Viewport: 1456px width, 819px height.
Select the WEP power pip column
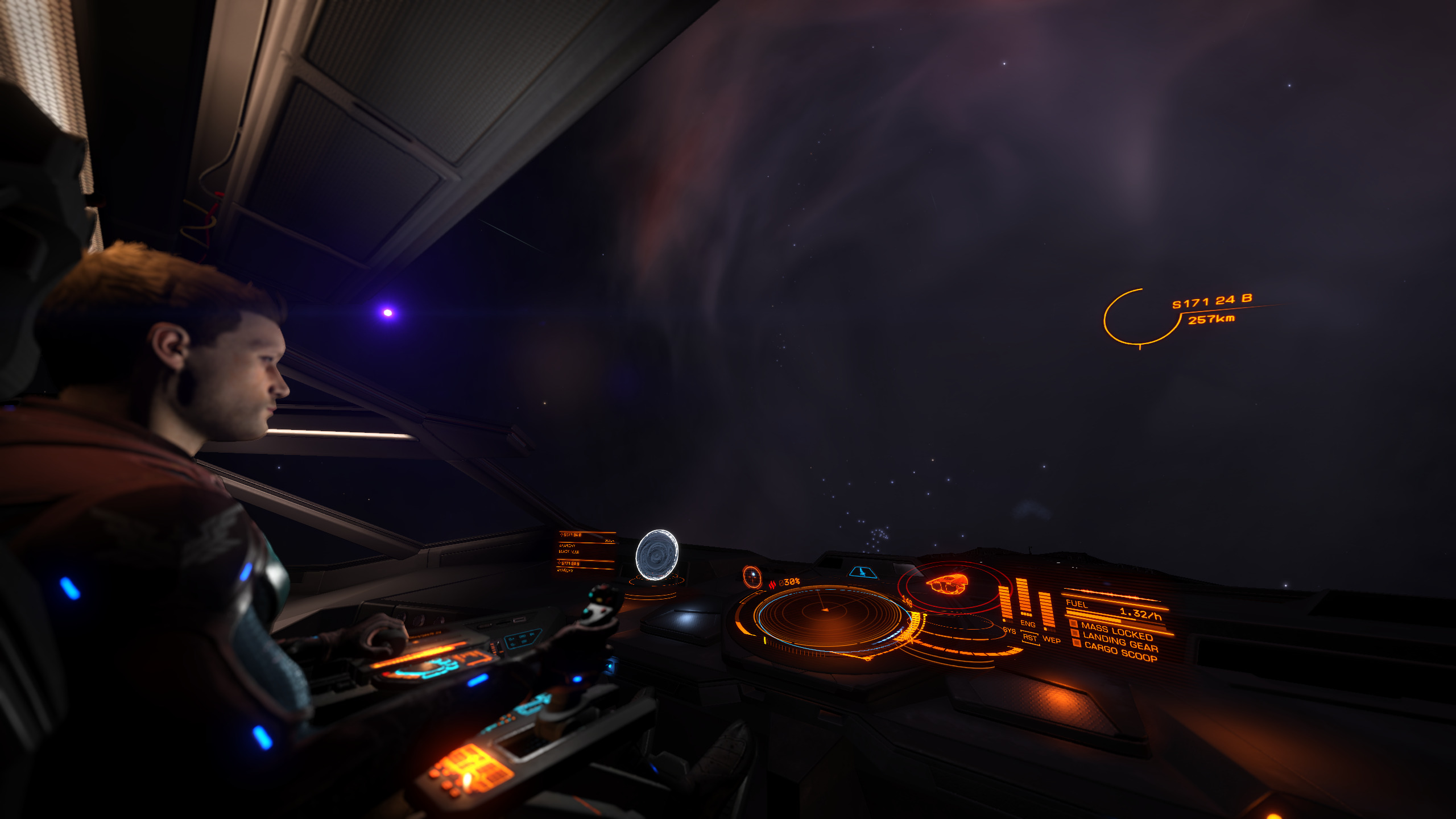point(1046,611)
